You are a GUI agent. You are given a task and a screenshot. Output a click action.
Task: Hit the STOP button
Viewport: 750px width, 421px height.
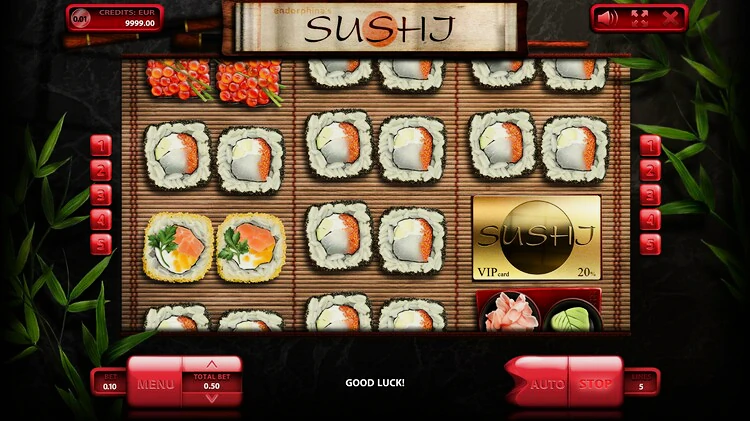[x=596, y=384]
